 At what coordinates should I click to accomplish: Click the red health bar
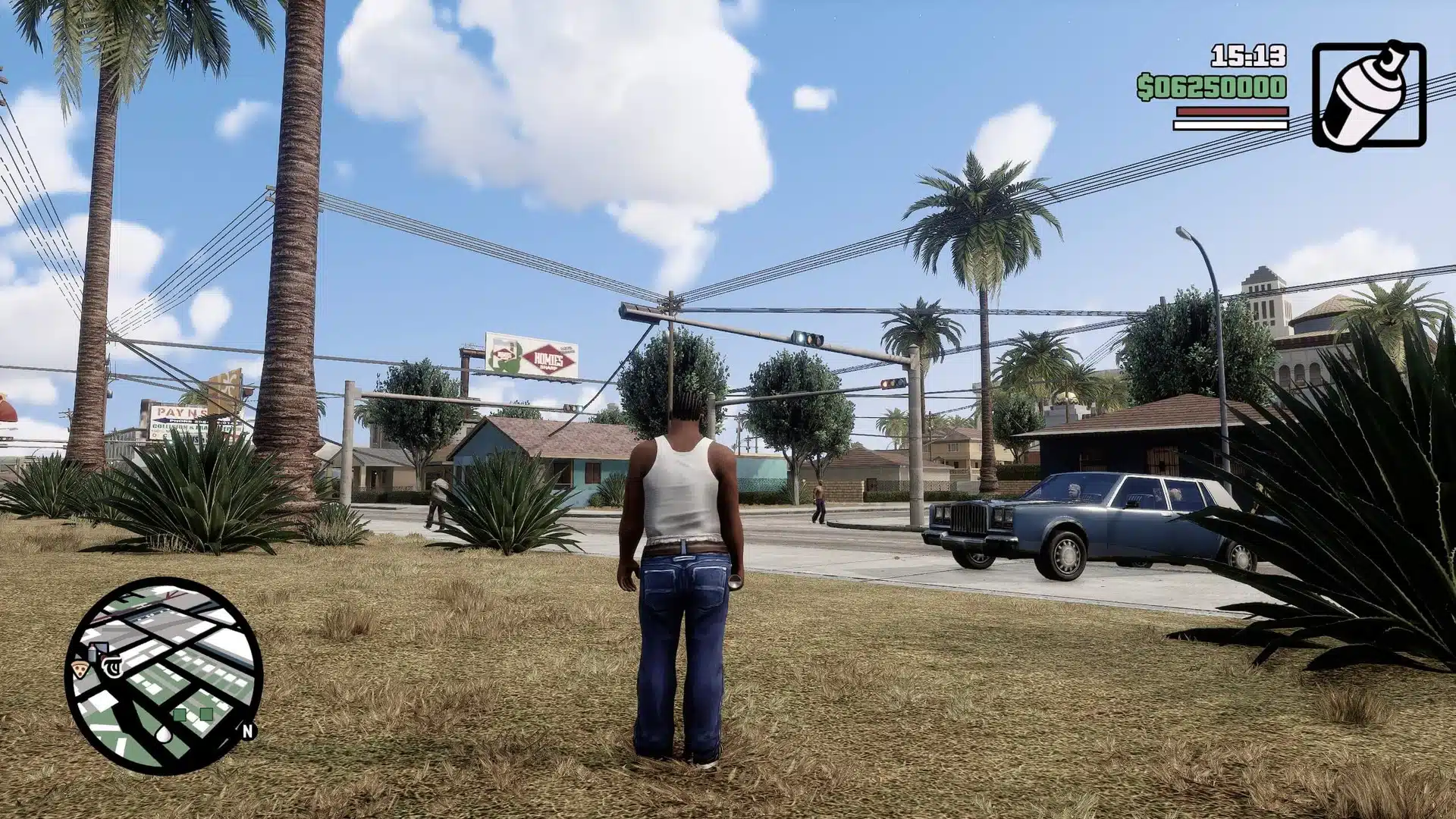click(1230, 111)
